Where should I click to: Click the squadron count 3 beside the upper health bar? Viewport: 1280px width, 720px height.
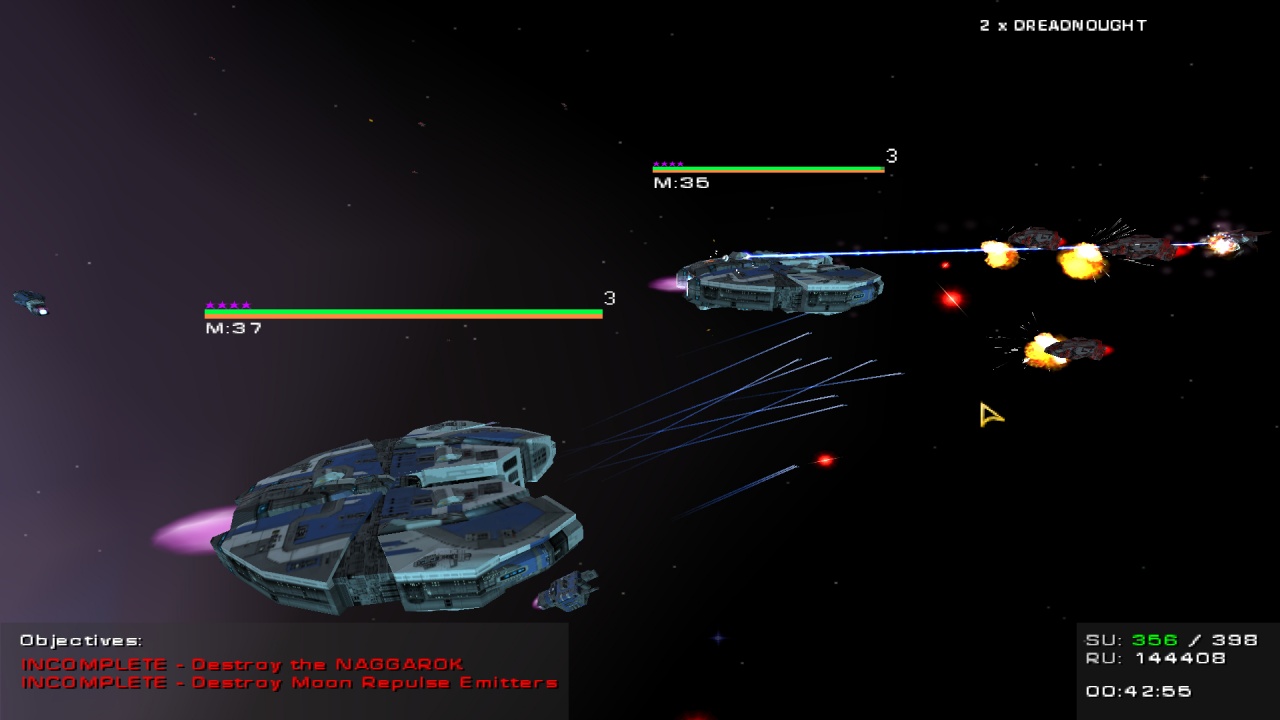889,156
